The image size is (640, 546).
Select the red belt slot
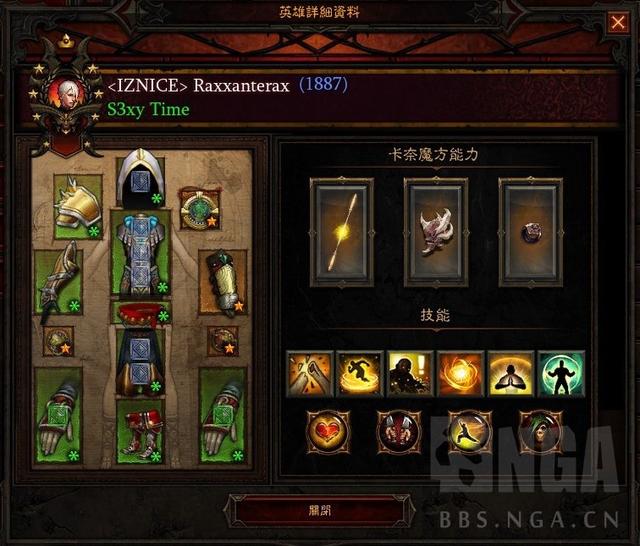(x=140, y=313)
